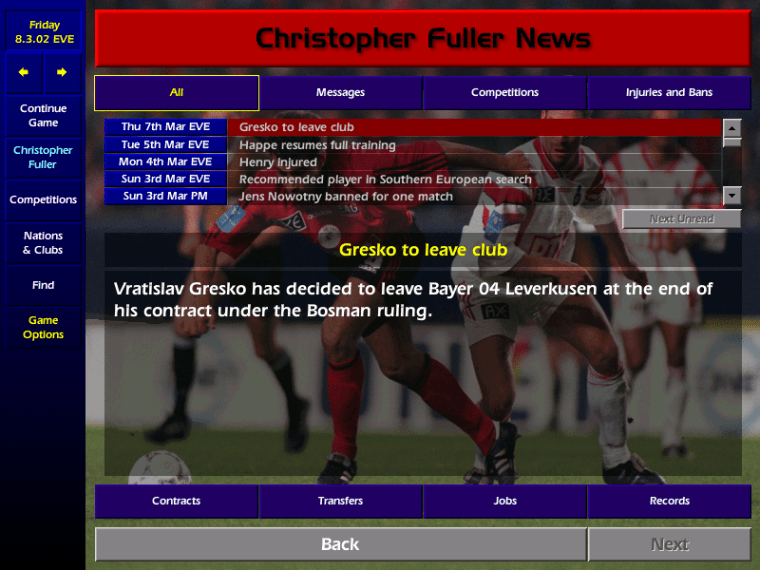The image size is (760, 570).
Task: Click the Back button
Action: tap(340, 544)
